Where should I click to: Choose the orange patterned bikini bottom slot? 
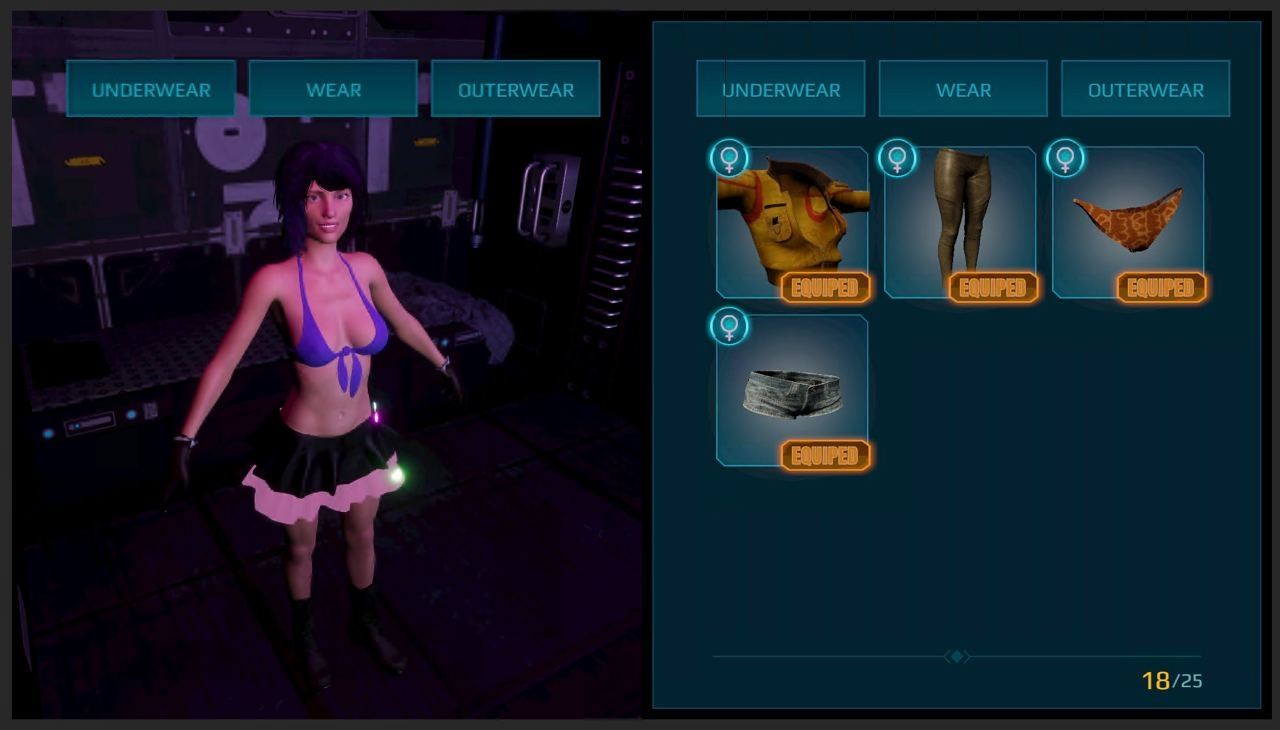(1128, 222)
